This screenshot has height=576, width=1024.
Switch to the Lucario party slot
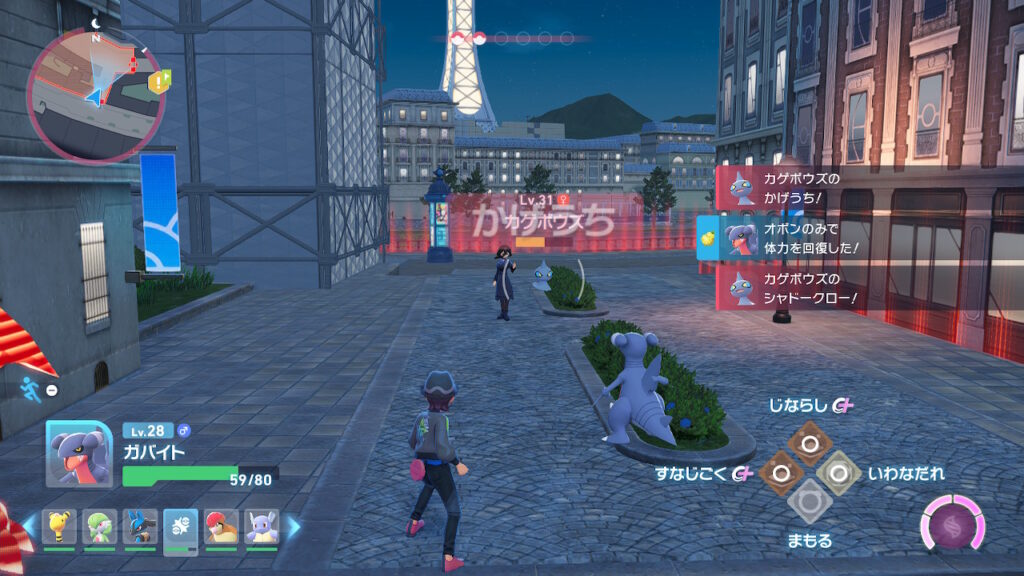(140, 526)
